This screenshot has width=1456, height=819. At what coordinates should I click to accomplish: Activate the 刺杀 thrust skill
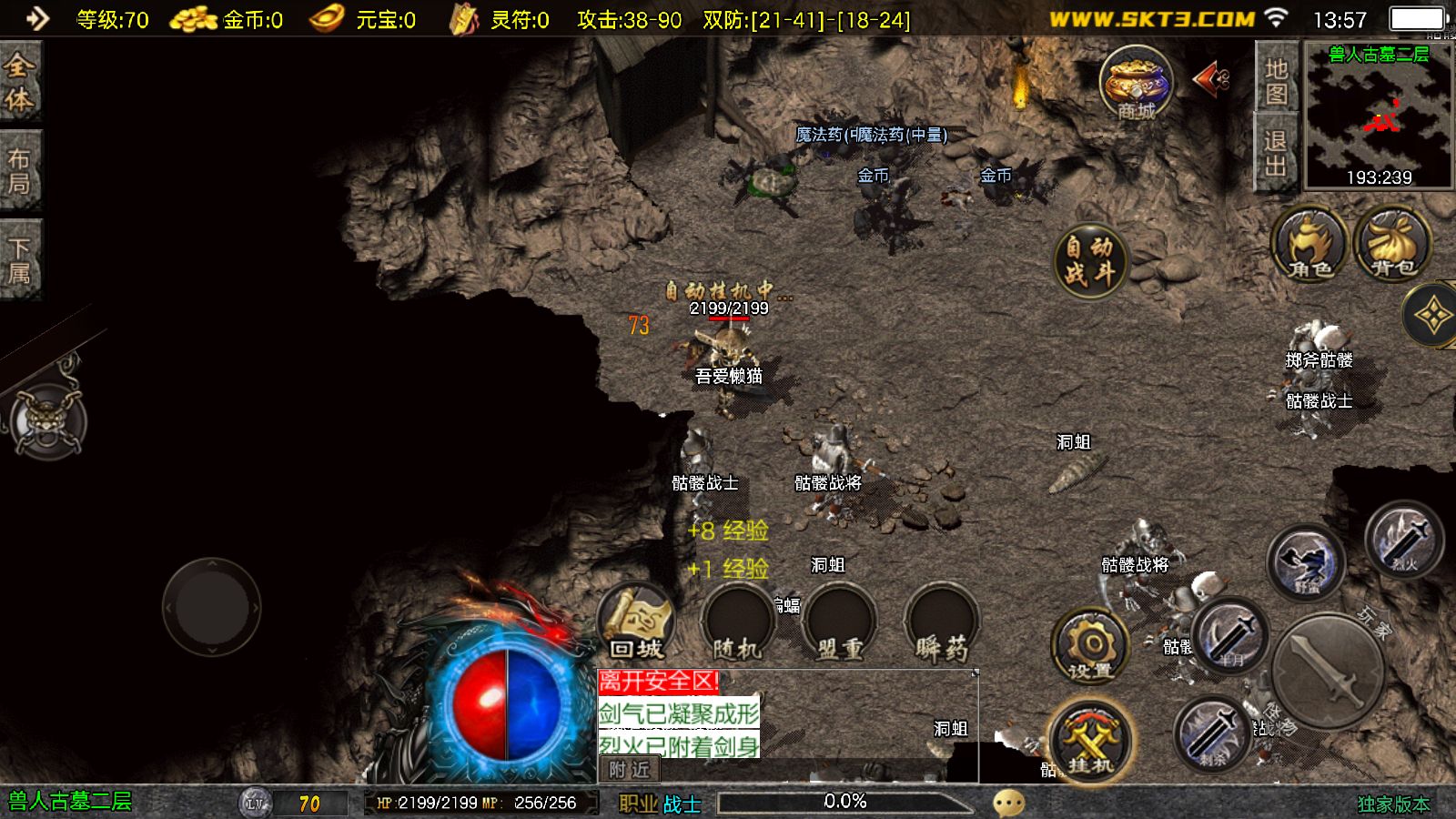pos(1211,733)
